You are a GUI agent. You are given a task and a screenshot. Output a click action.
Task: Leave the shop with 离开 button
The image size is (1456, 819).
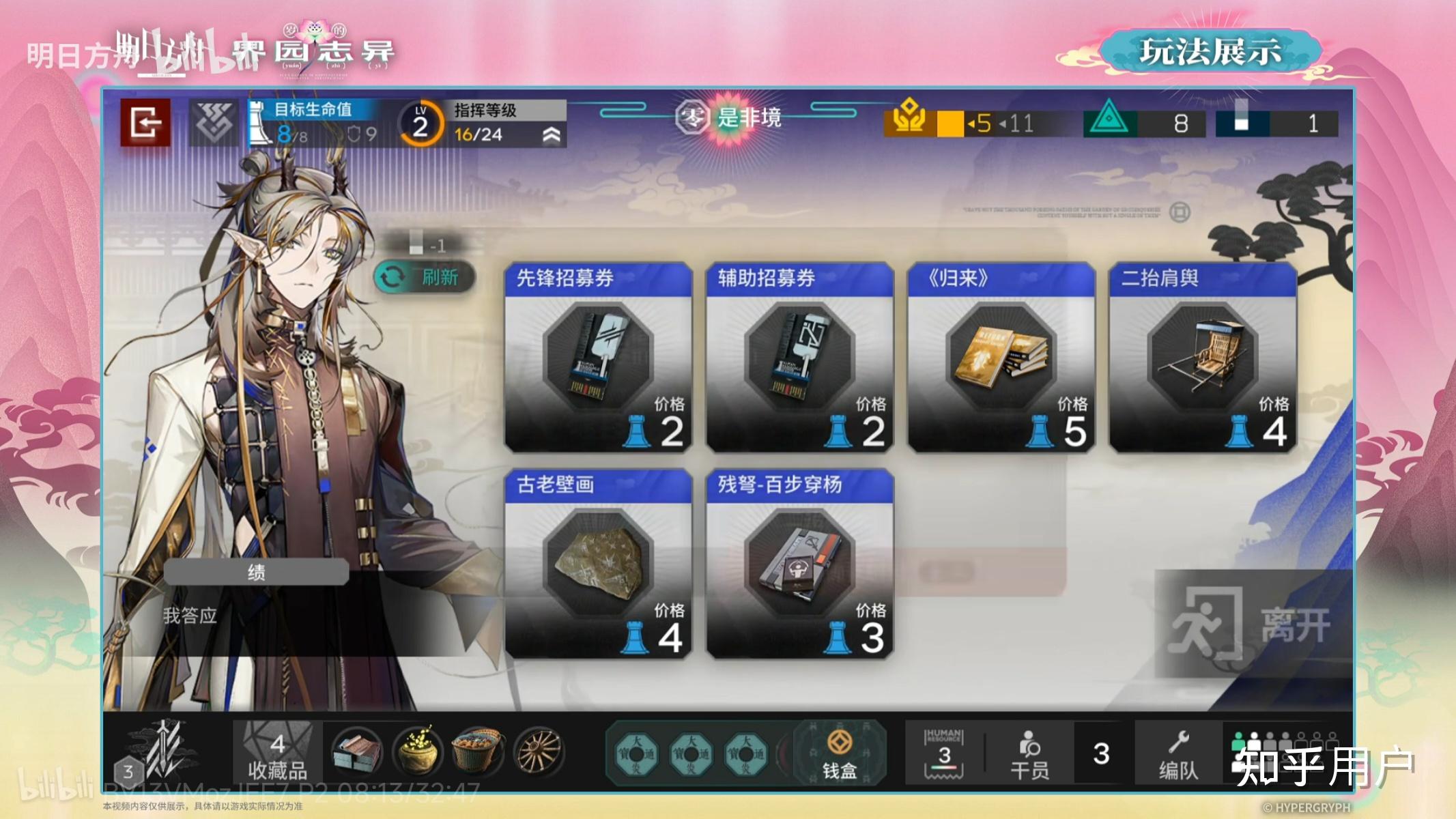click(x=1253, y=624)
